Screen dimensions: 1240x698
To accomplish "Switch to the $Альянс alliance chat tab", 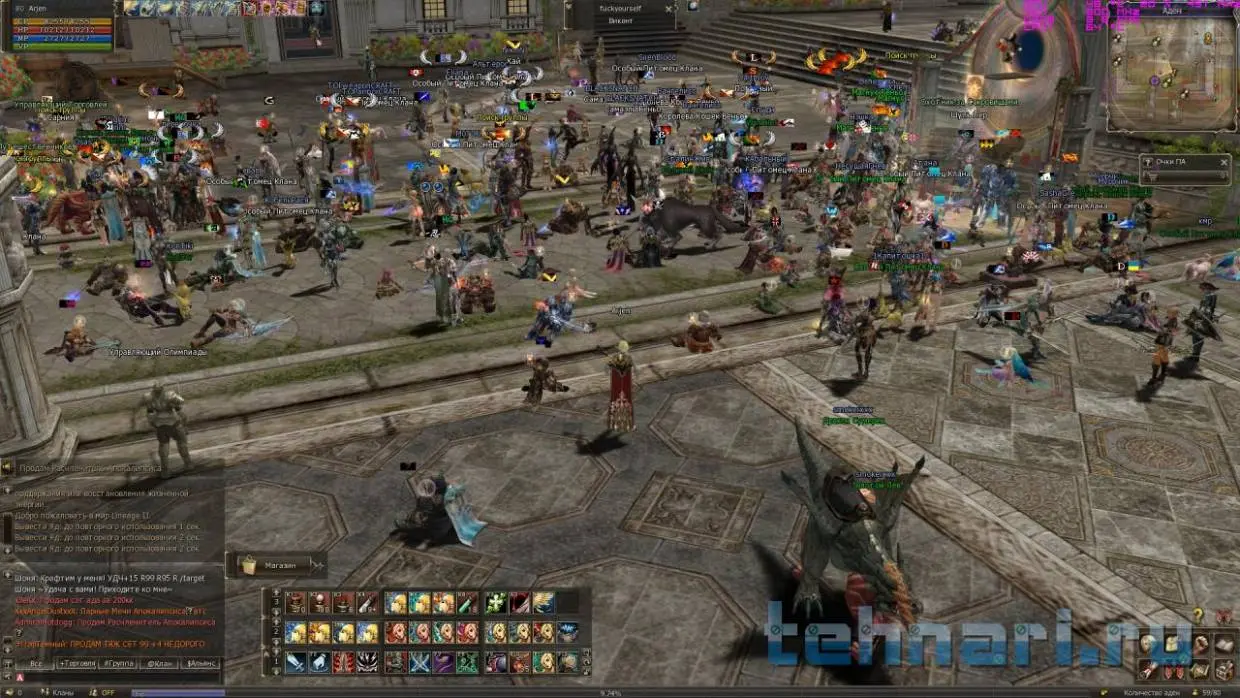I will coord(200,663).
